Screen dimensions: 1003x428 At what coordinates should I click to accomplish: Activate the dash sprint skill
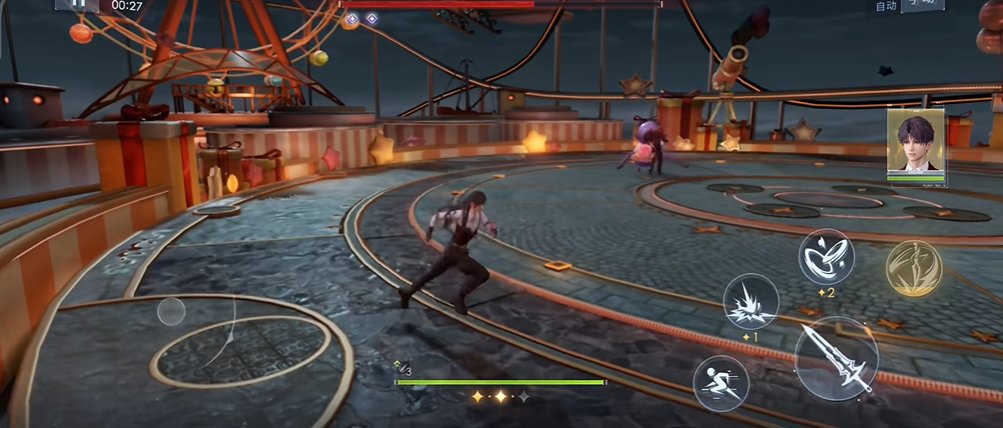click(x=721, y=382)
